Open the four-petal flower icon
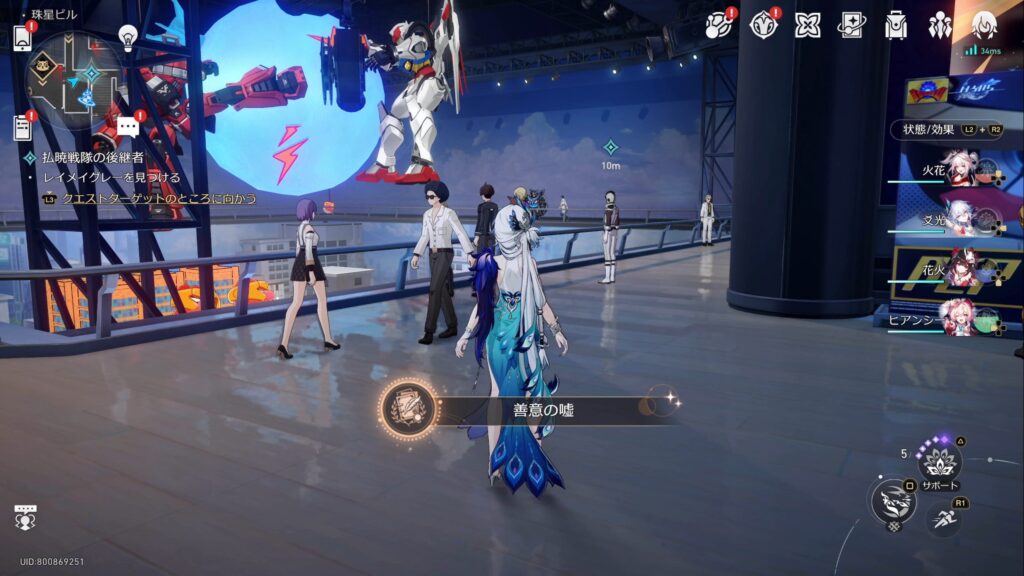 808,25
